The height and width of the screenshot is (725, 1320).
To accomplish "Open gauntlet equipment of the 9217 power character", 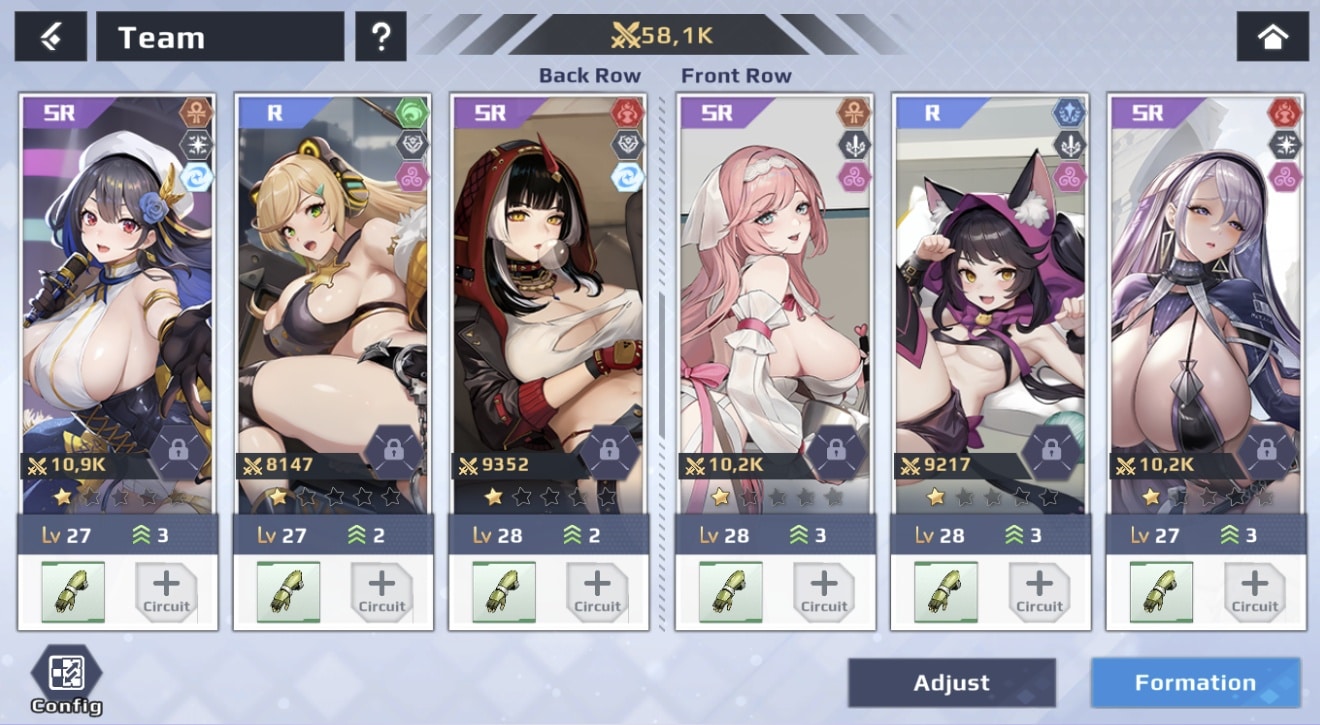I will click(x=946, y=592).
